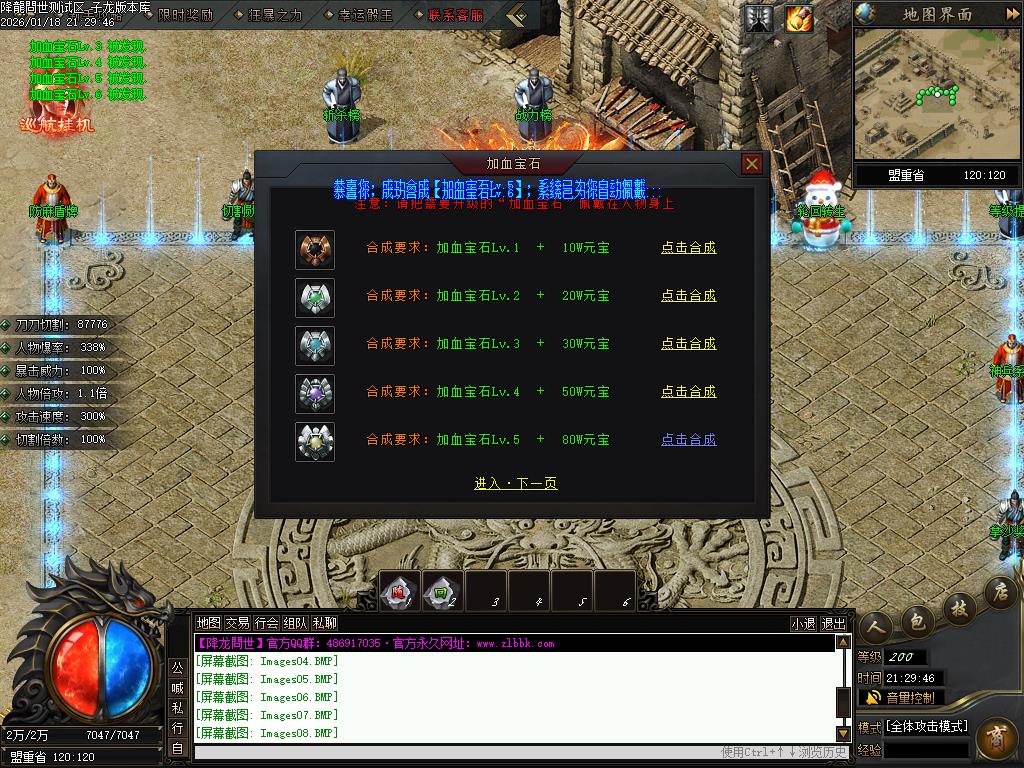The height and width of the screenshot is (768, 1024).
Task: Click the 退出 exit button
Action: tap(833, 623)
